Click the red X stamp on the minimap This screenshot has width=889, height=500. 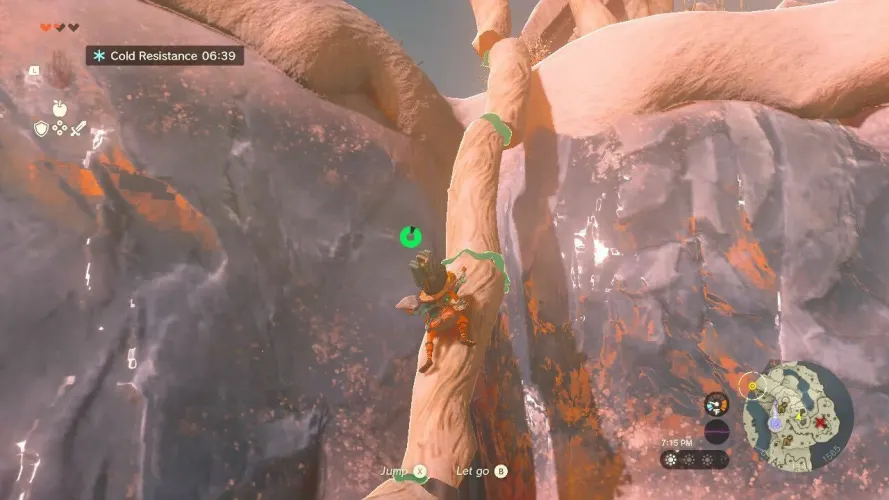[x=820, y=423]
